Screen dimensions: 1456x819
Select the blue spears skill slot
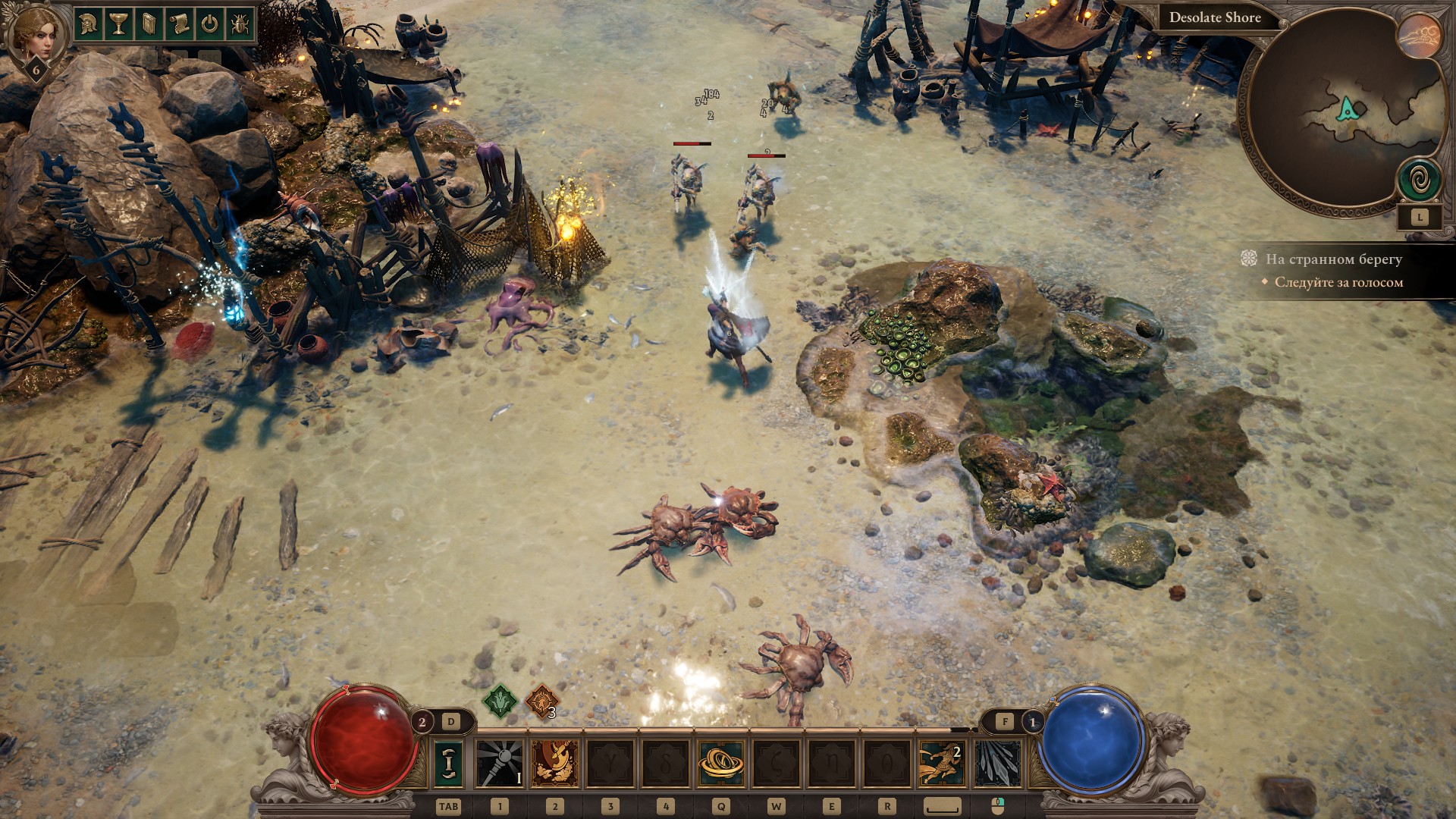coord(996,763)
